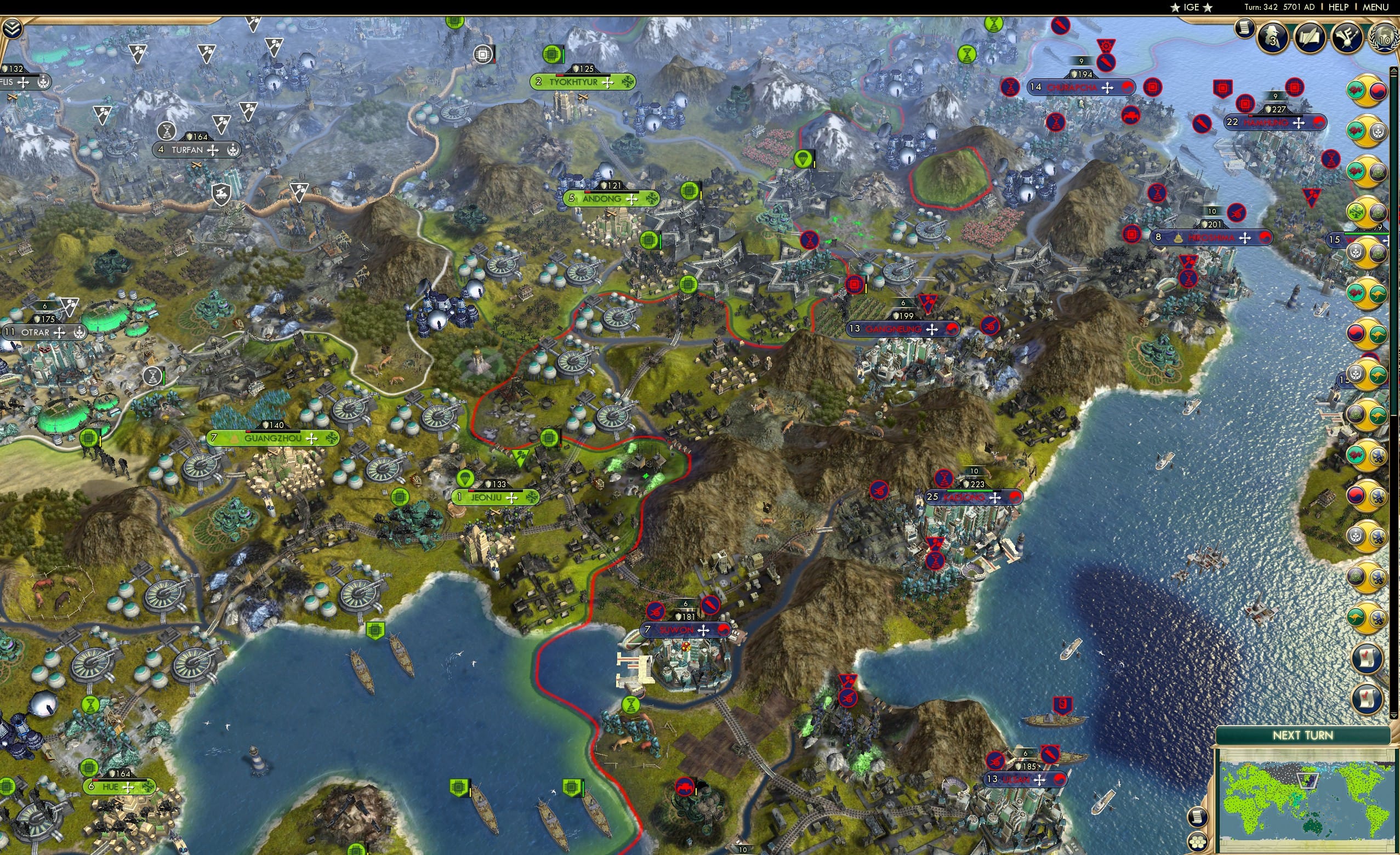Open the scroll notification at the bottom-right stack

[x=1366, y=658]
